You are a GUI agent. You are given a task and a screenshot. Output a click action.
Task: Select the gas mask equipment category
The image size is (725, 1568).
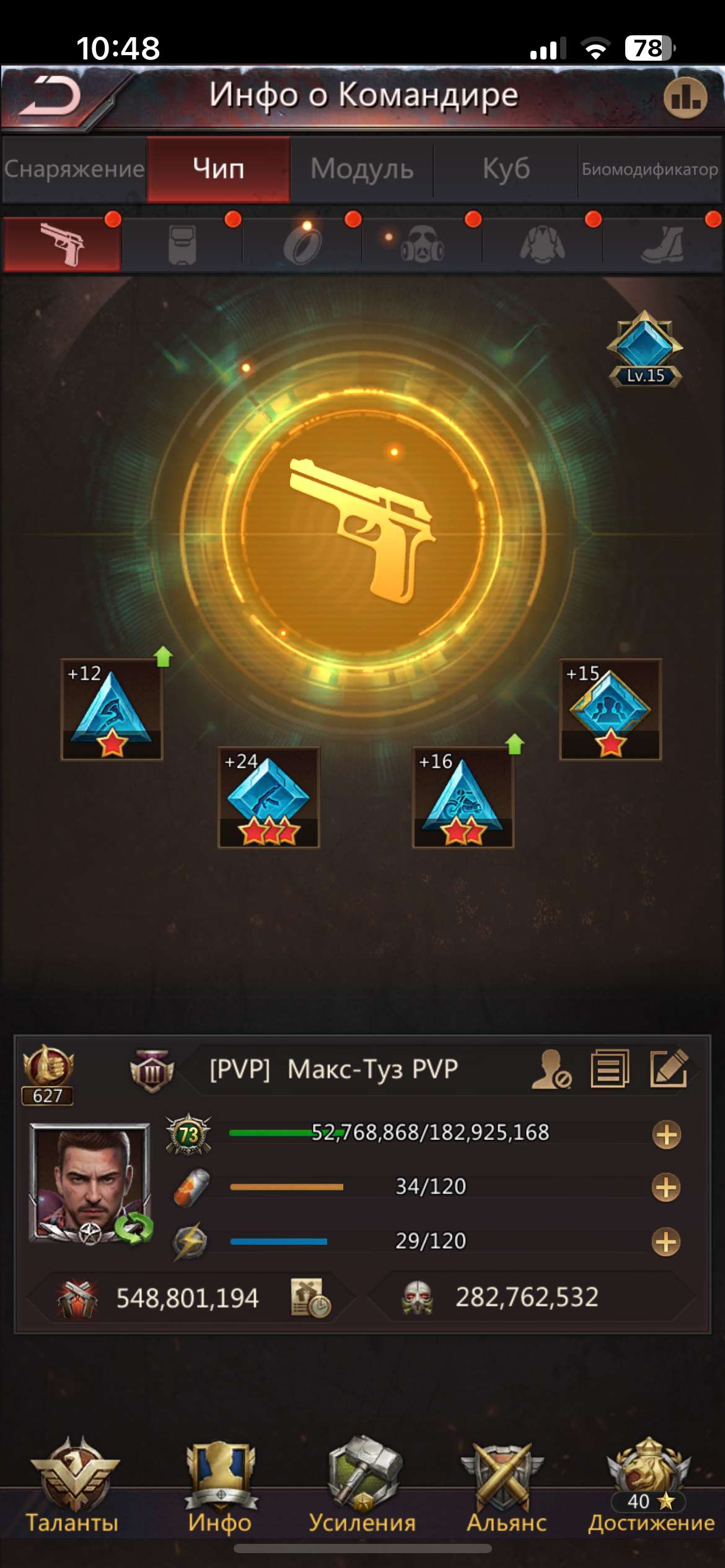(423, 246)
